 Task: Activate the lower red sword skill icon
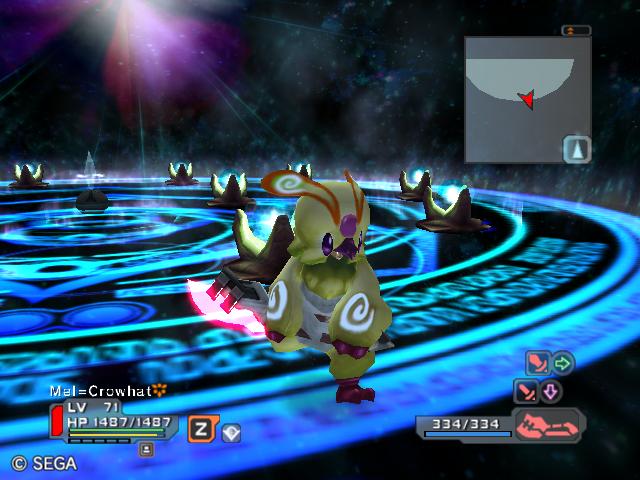[526, 391]
